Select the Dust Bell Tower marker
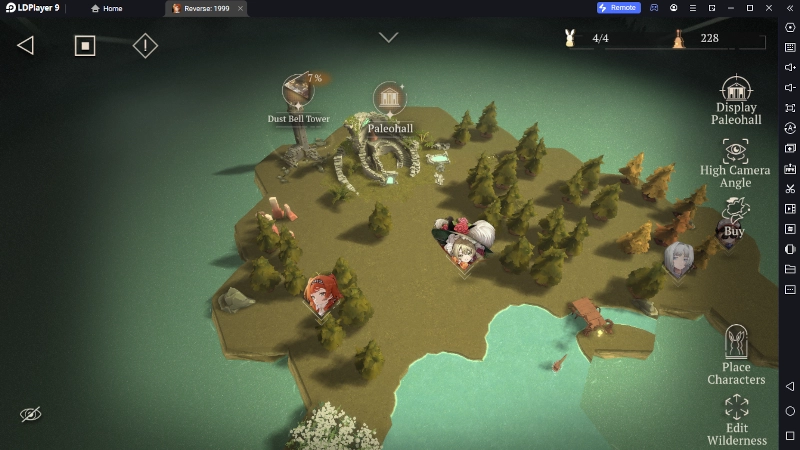This screenshot has height=450, width=800. point(297,93)
